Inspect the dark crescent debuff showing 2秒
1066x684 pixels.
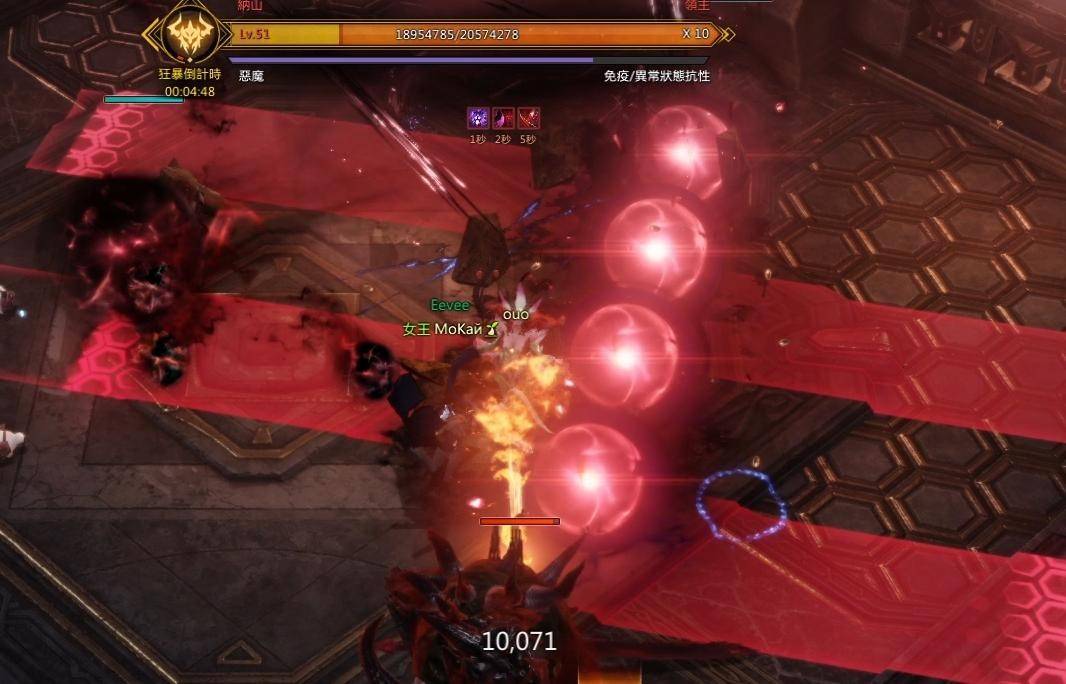click(x=503, y=119)
